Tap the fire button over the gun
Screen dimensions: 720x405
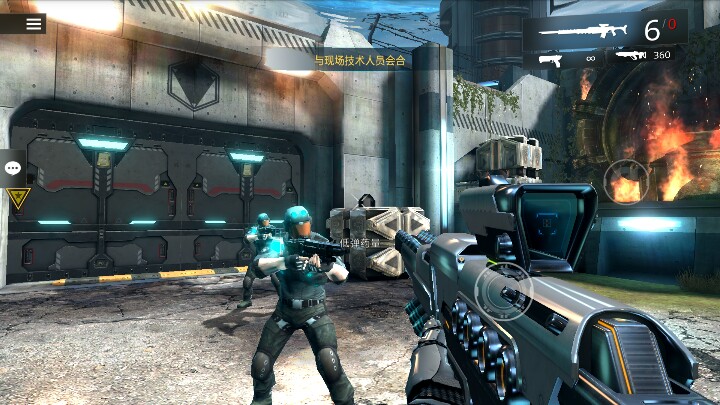[x=502, y=291]
